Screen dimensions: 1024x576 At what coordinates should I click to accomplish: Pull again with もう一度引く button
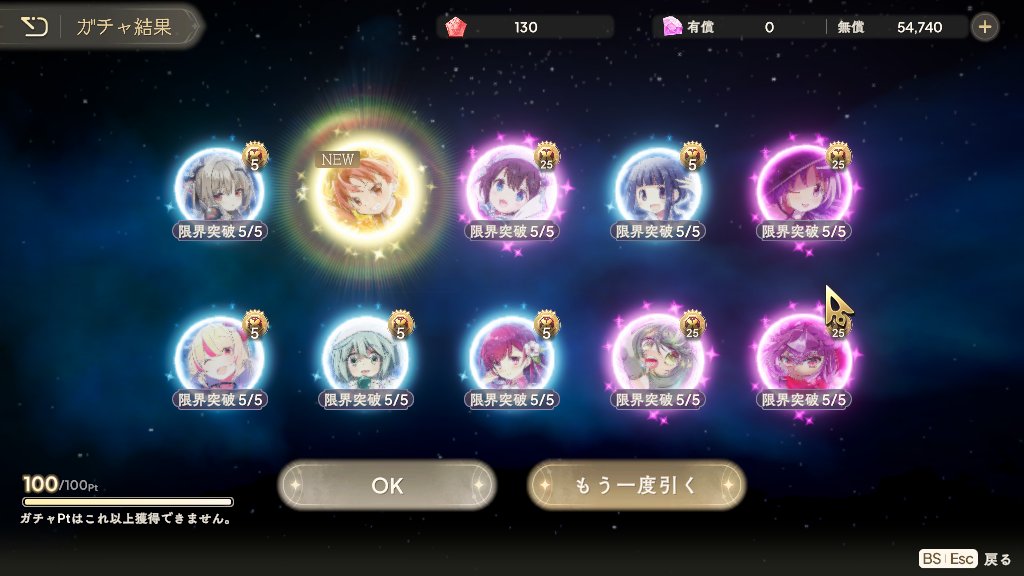pyautogui.click(x=636, y=485)
